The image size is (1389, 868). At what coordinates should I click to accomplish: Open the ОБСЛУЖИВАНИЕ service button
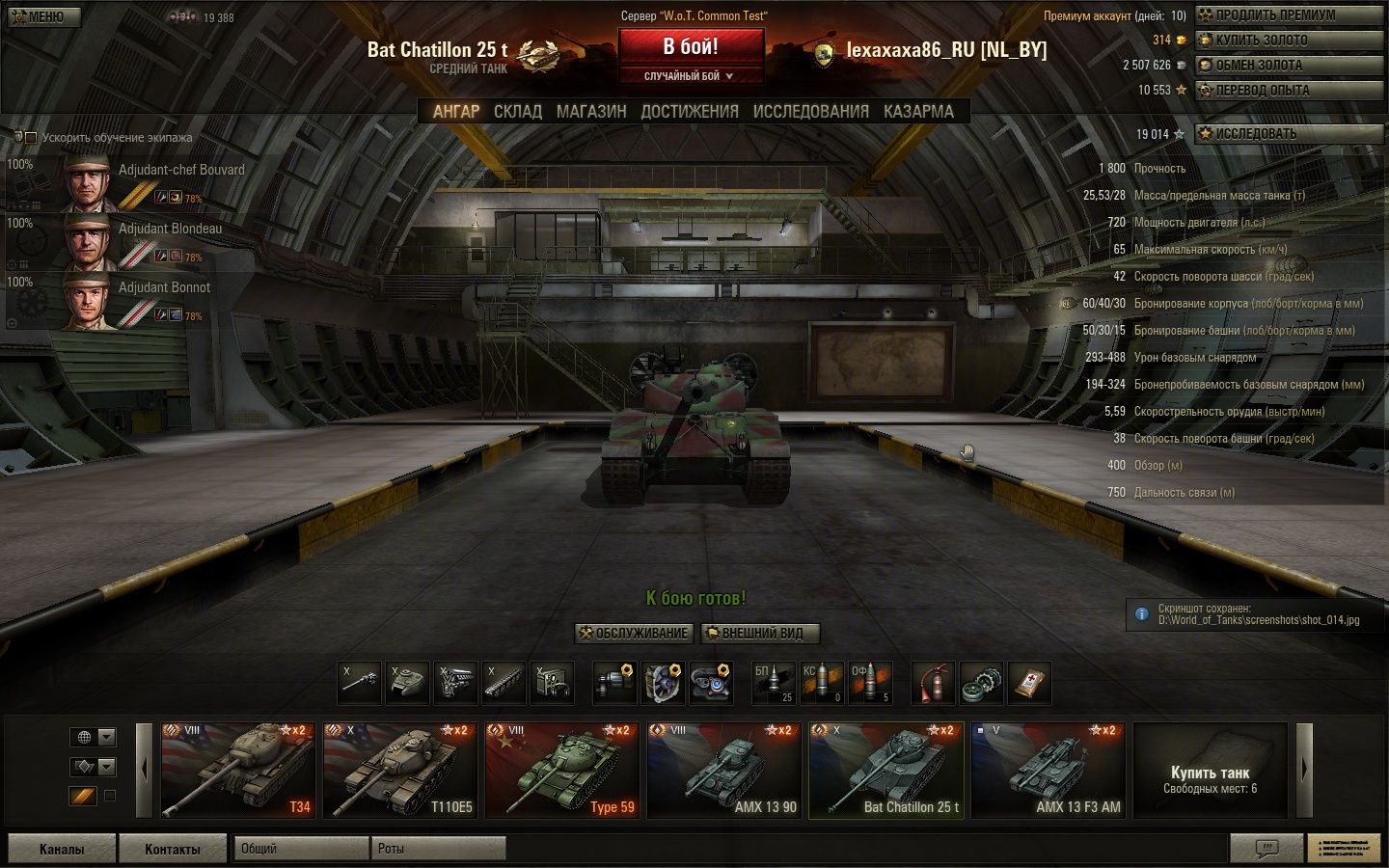634,634
